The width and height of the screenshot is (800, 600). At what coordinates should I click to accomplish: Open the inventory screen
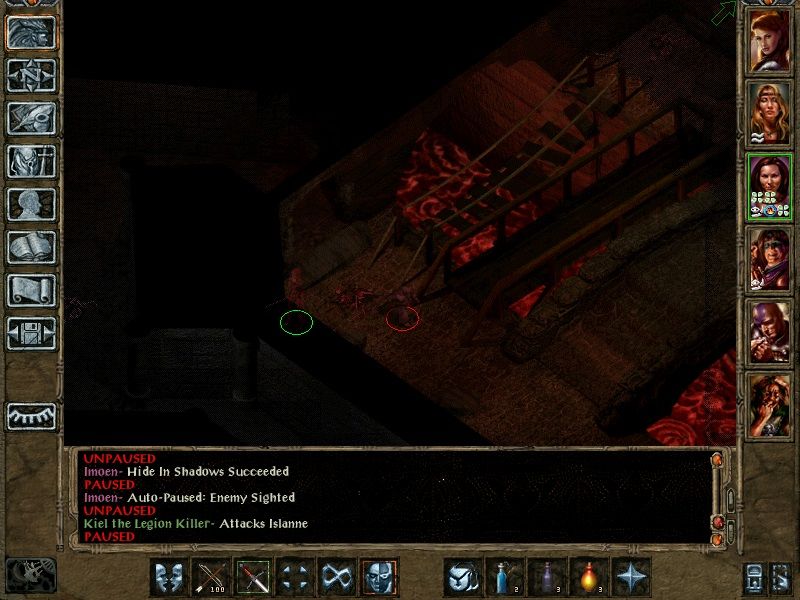tap(32, 161)
